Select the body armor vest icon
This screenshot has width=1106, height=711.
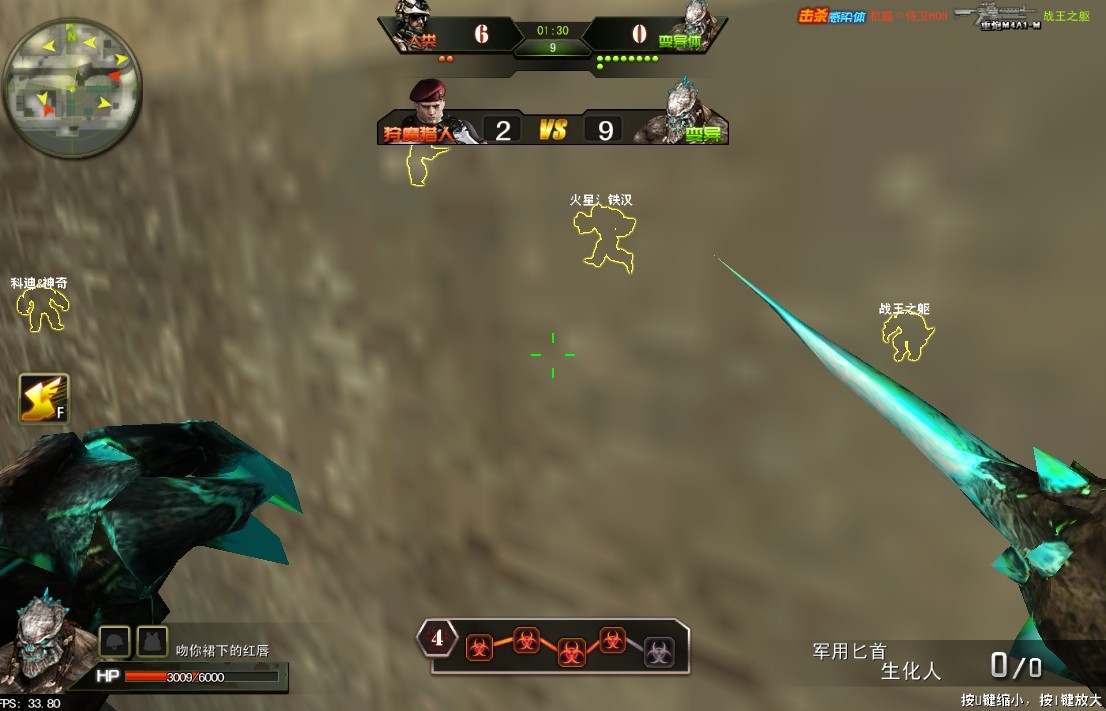[x=152, y=641]
